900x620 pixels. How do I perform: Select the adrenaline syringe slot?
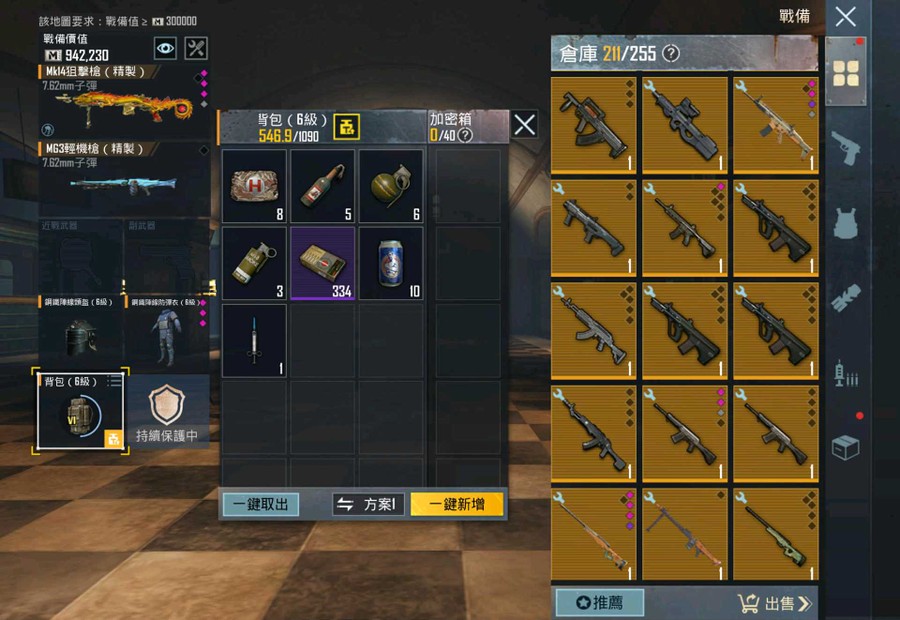pos(254,340)
